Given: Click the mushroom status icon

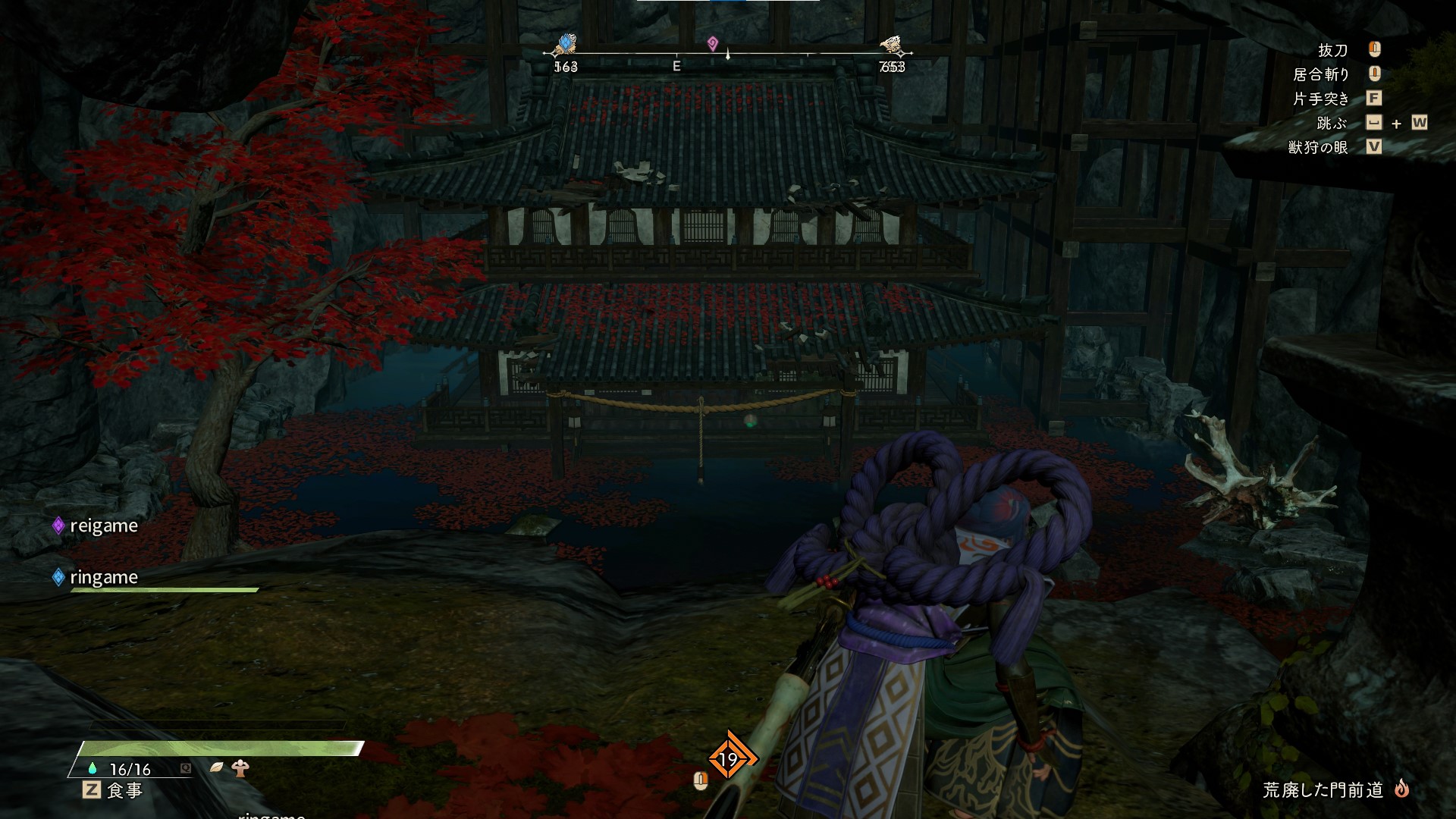Looking at the screenshot, I should pos(240,768).
